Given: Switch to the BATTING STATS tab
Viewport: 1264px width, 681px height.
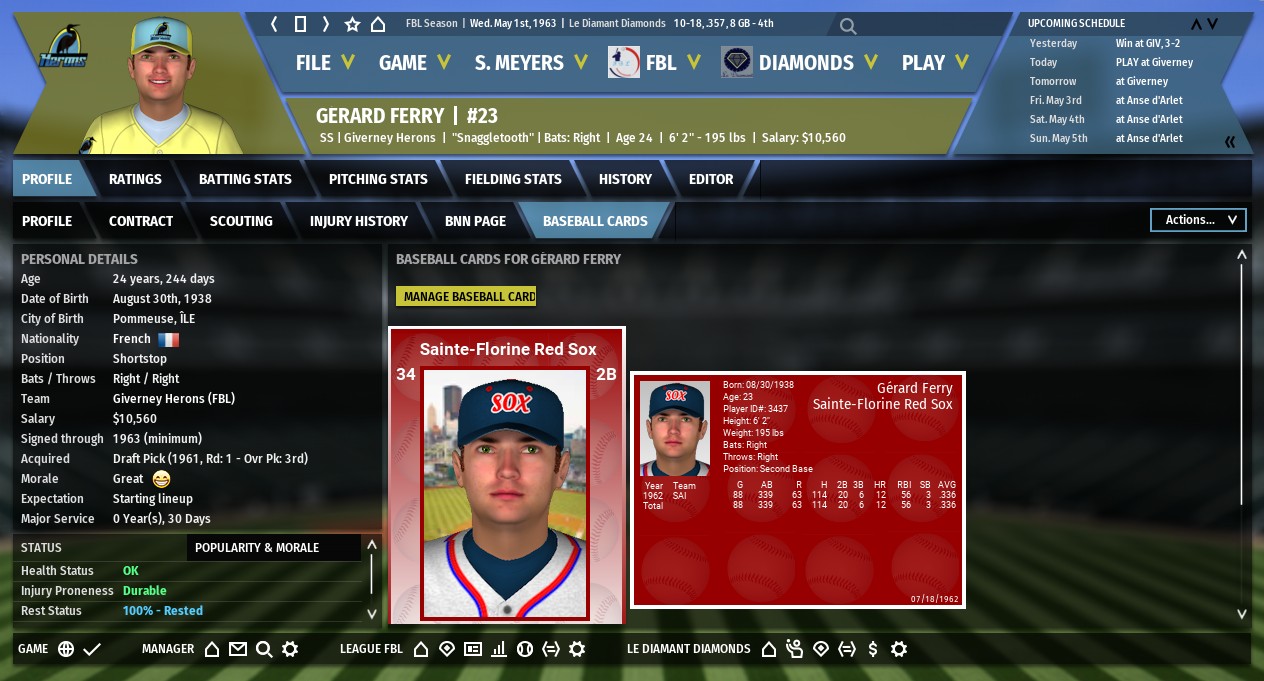Looking at the screenshot, I should pyautogui.click(x=245, y=179).
